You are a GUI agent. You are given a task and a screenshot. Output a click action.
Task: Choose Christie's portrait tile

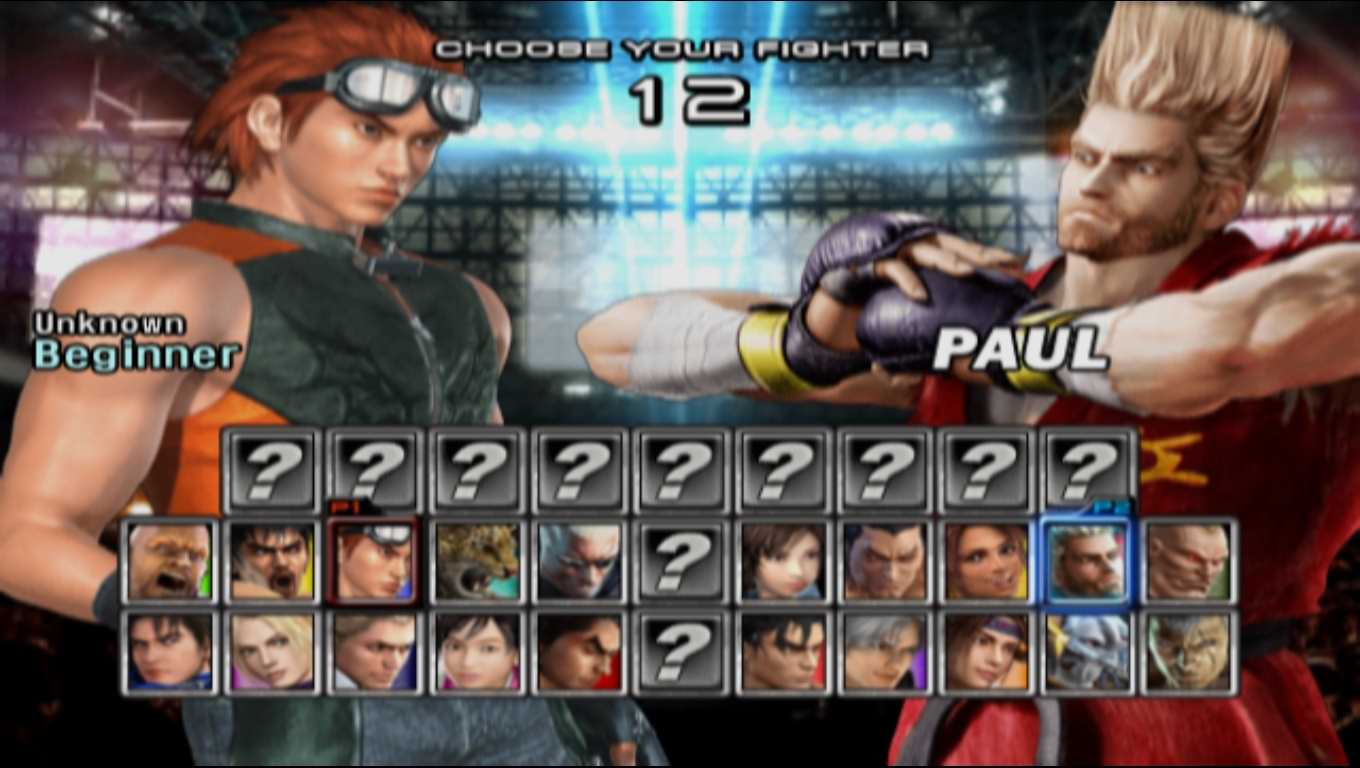click(x=987, y=561)
